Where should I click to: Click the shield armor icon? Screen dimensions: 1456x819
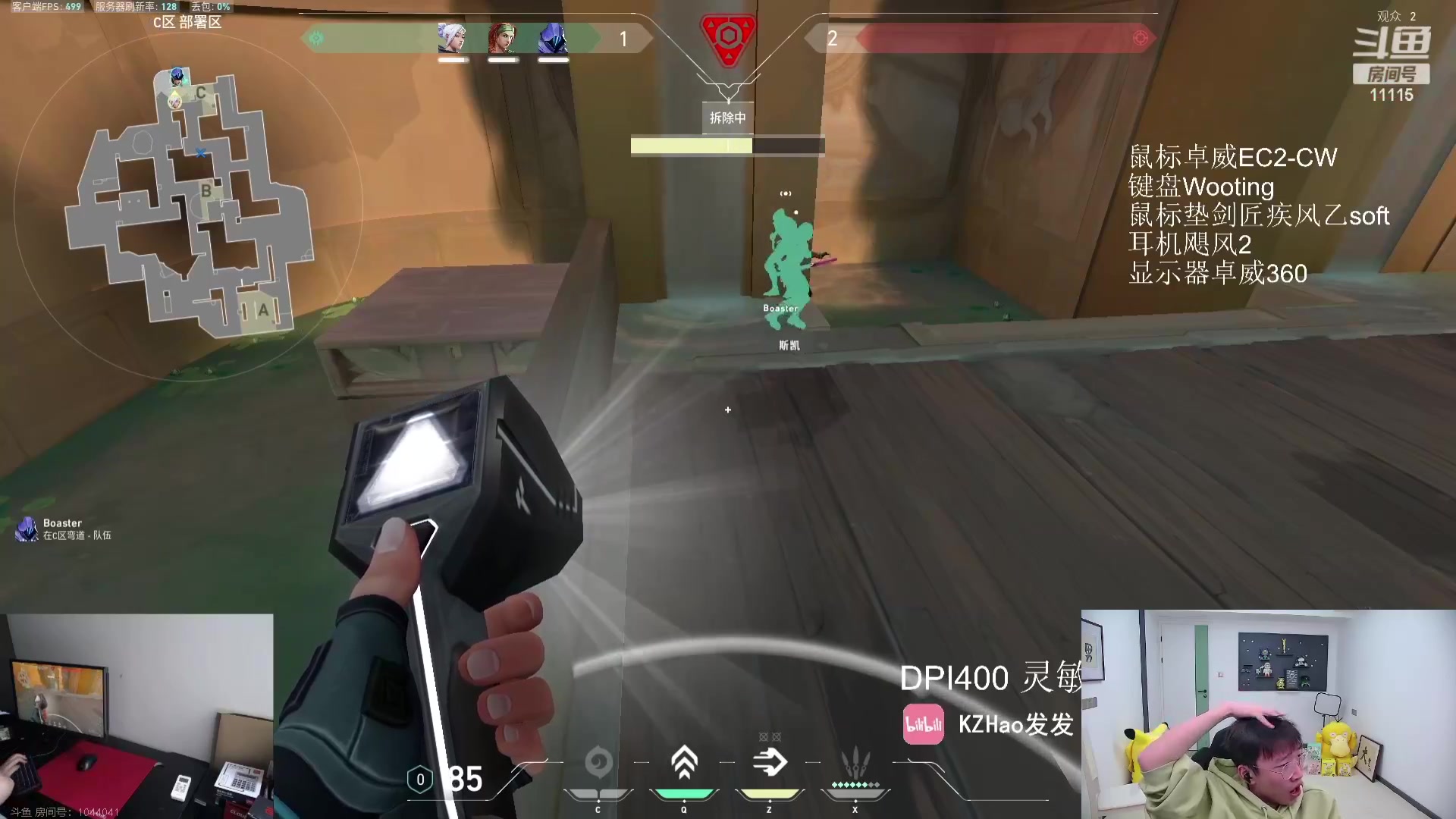tap(420, 780)
